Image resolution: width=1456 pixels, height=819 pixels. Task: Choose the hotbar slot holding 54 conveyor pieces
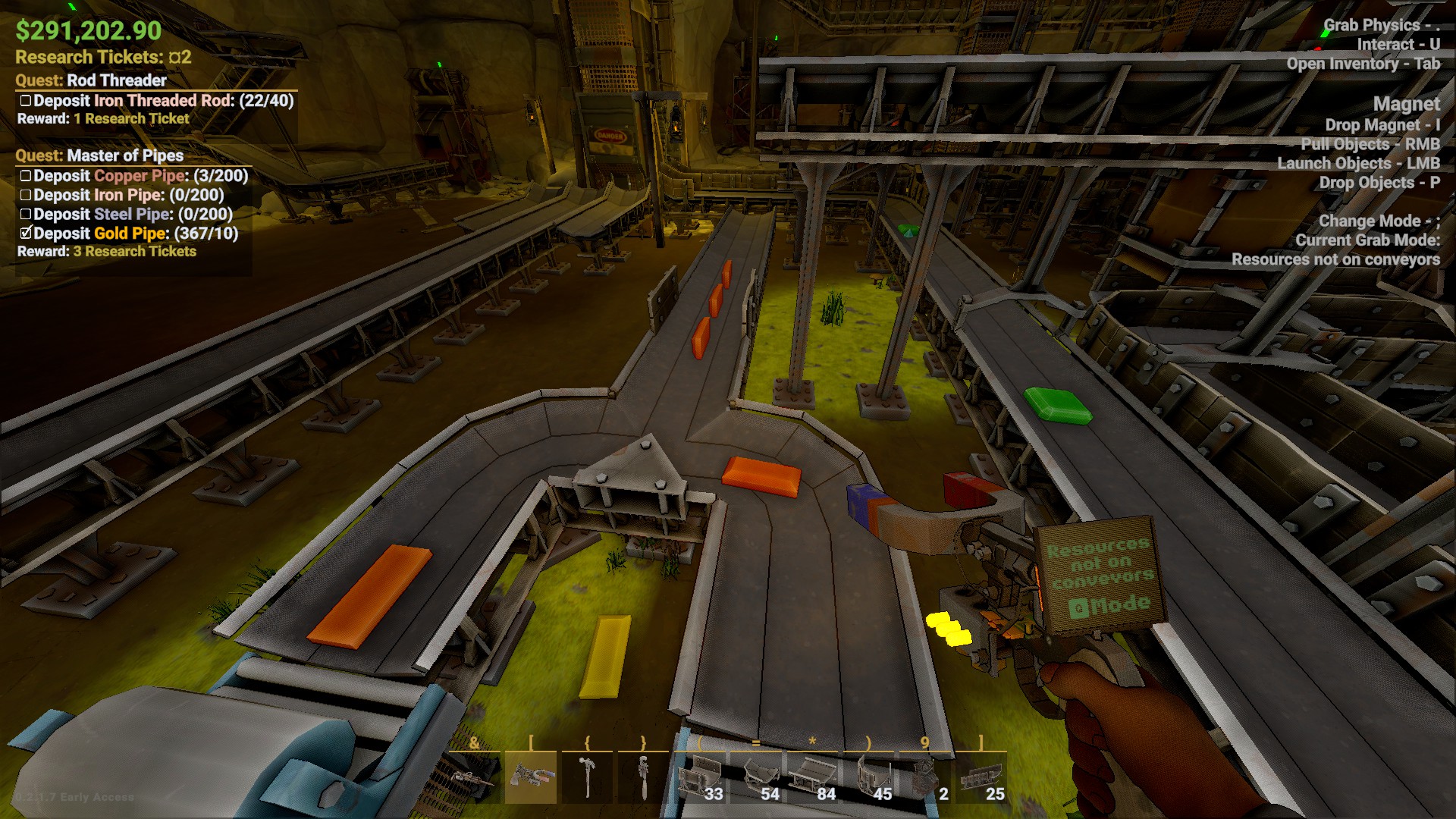pos(757,777)
